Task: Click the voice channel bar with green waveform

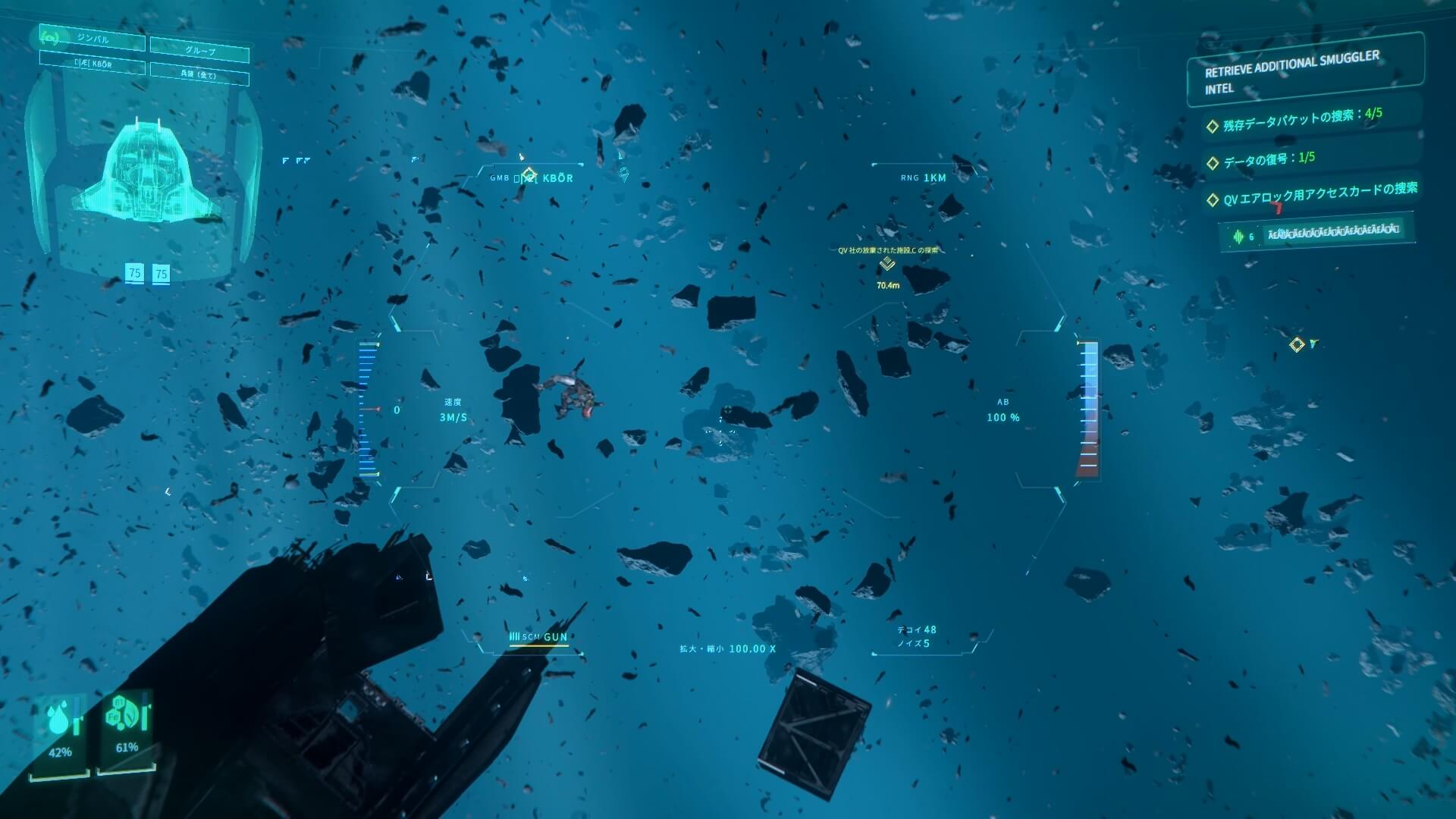Action: 1318,232
